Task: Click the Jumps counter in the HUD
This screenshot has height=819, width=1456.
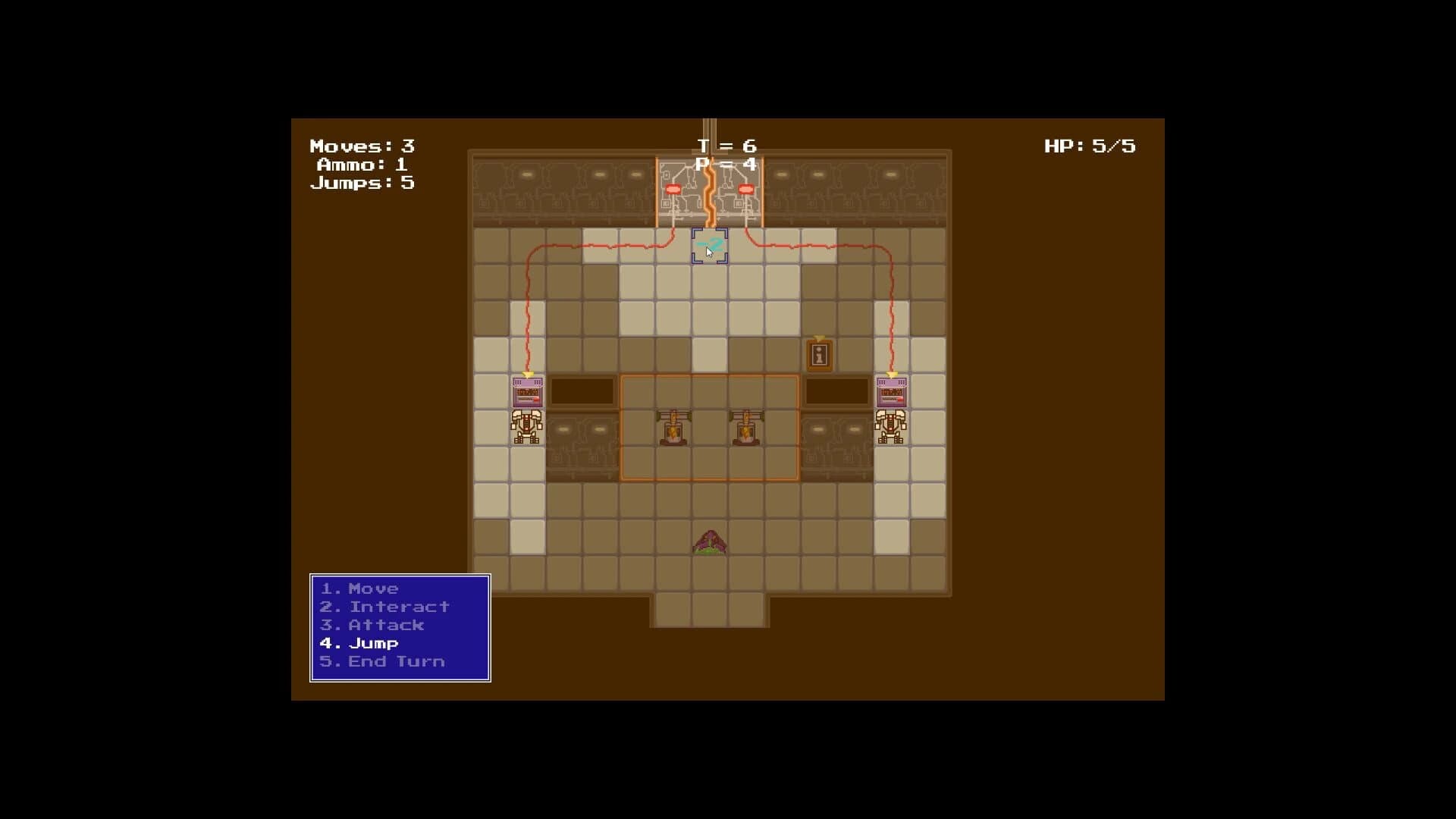Action: click(x=362, y=183)
